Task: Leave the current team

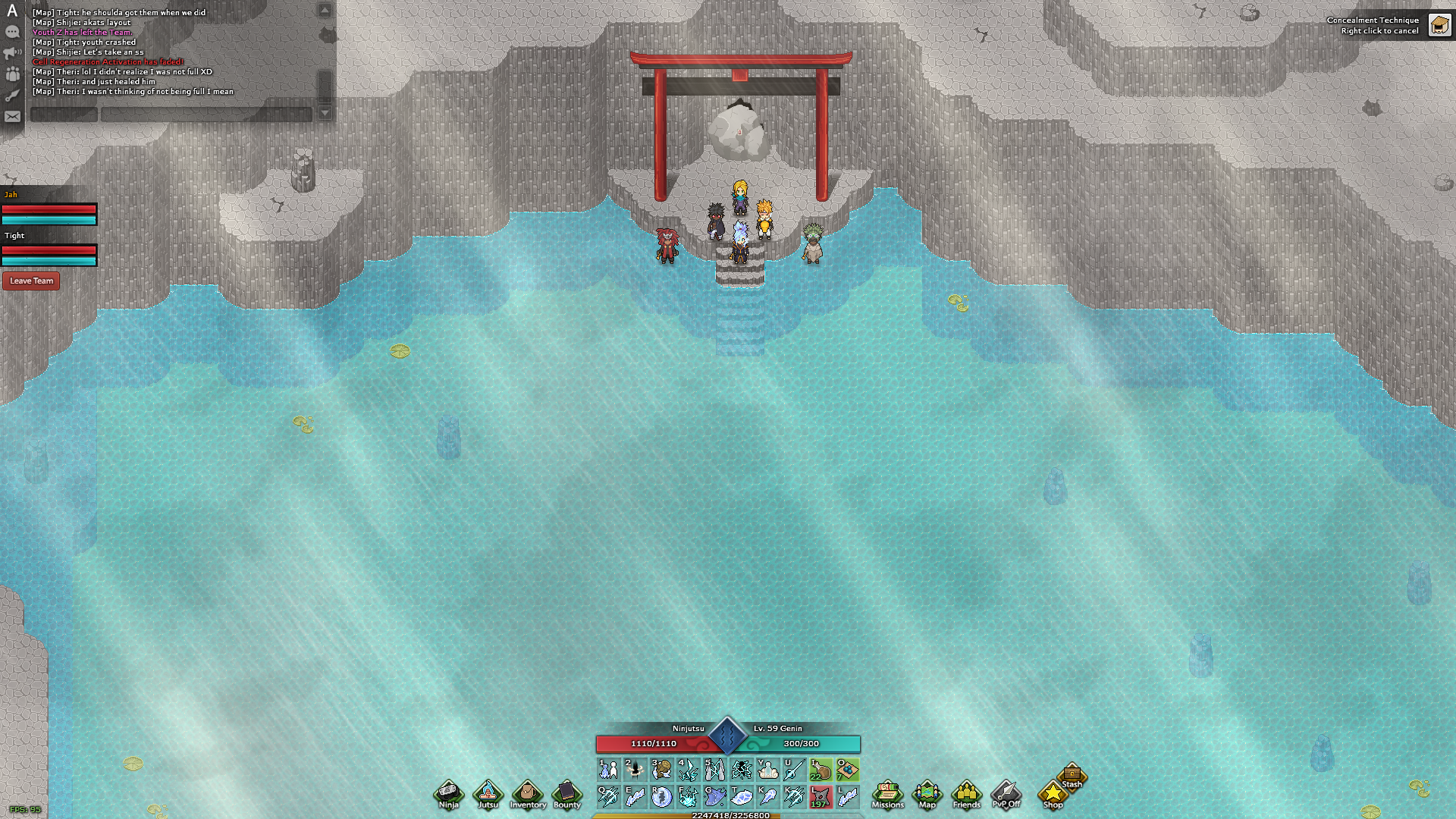Action: [x=31, y=281]
